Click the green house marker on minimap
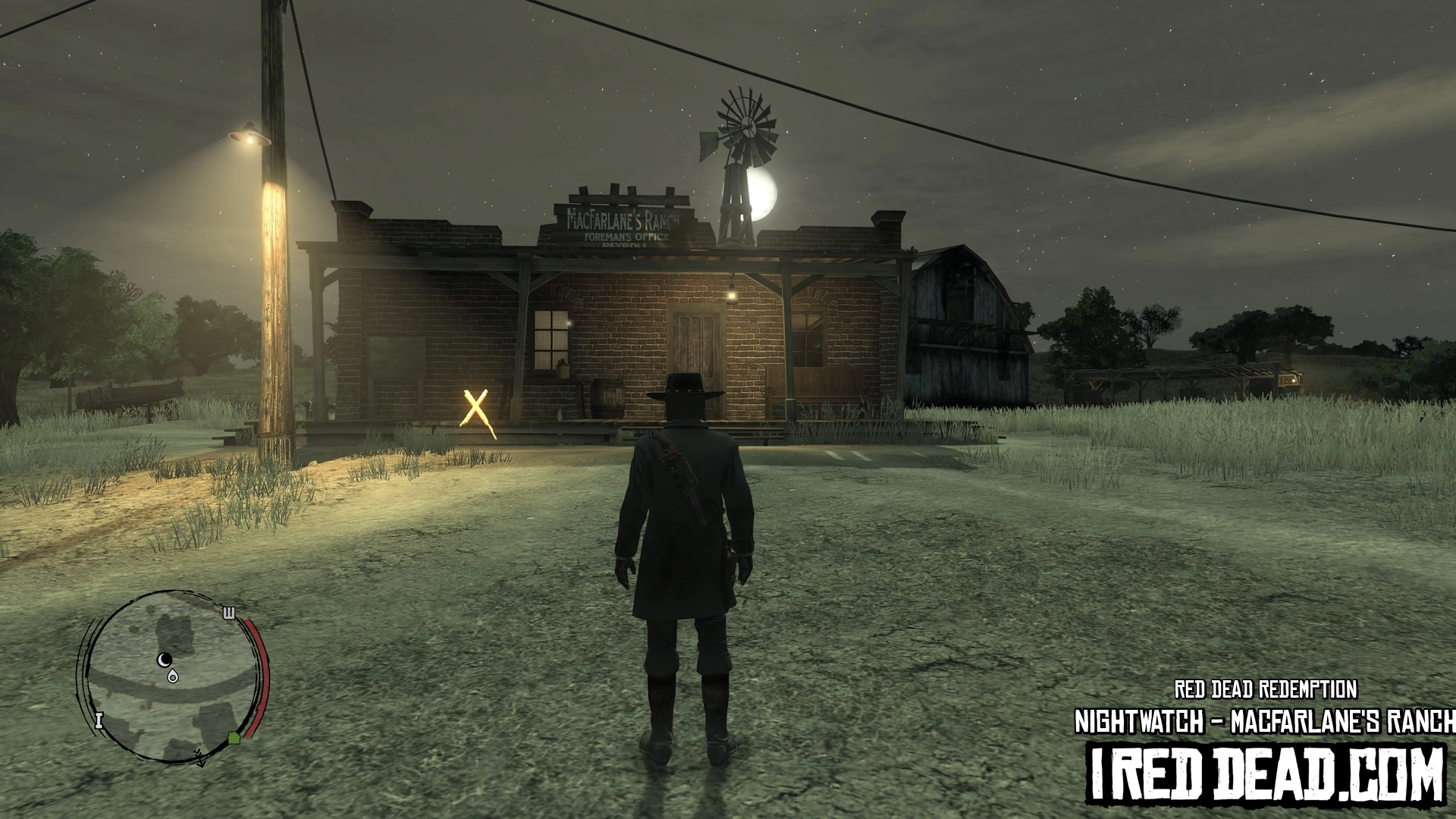This screenshot has width=1456, height=819. pos(234,737)
